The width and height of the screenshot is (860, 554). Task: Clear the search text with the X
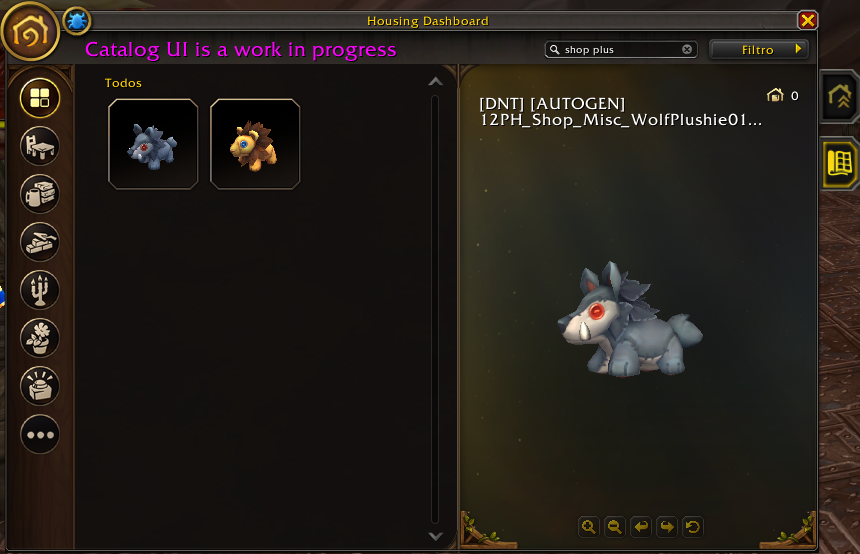tap(687, 49)
